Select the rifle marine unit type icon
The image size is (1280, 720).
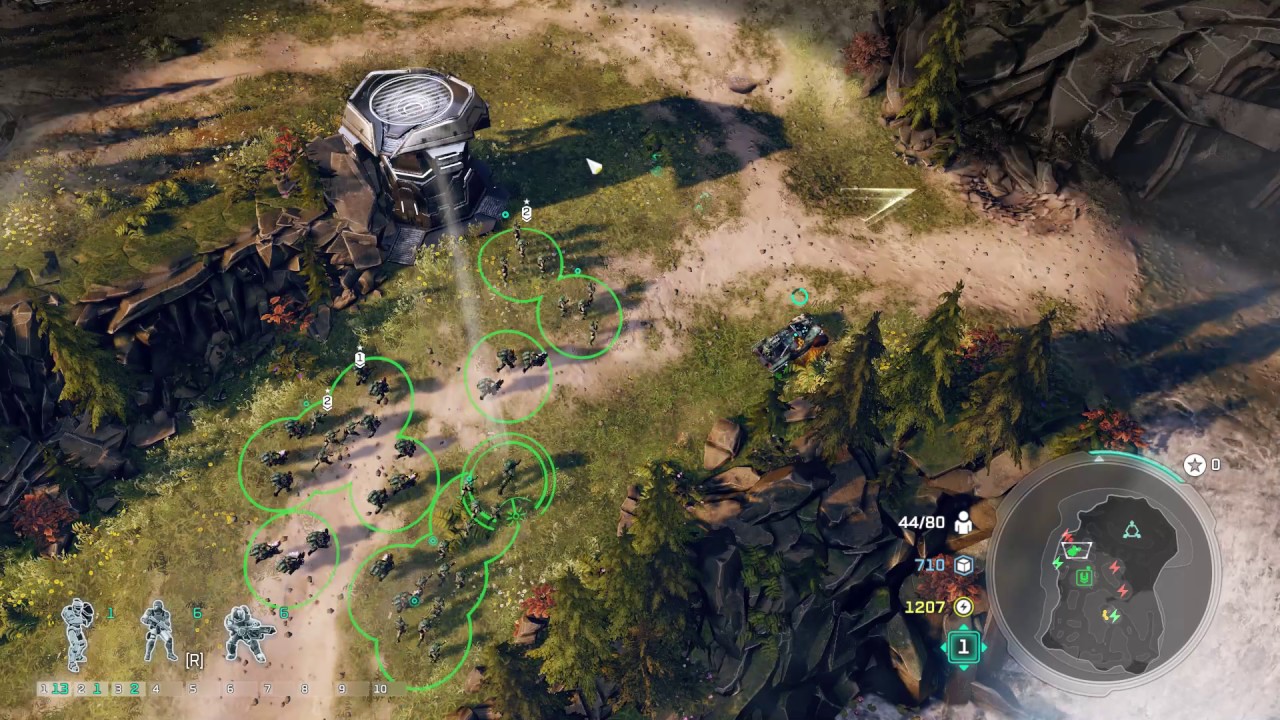point(158,631)
